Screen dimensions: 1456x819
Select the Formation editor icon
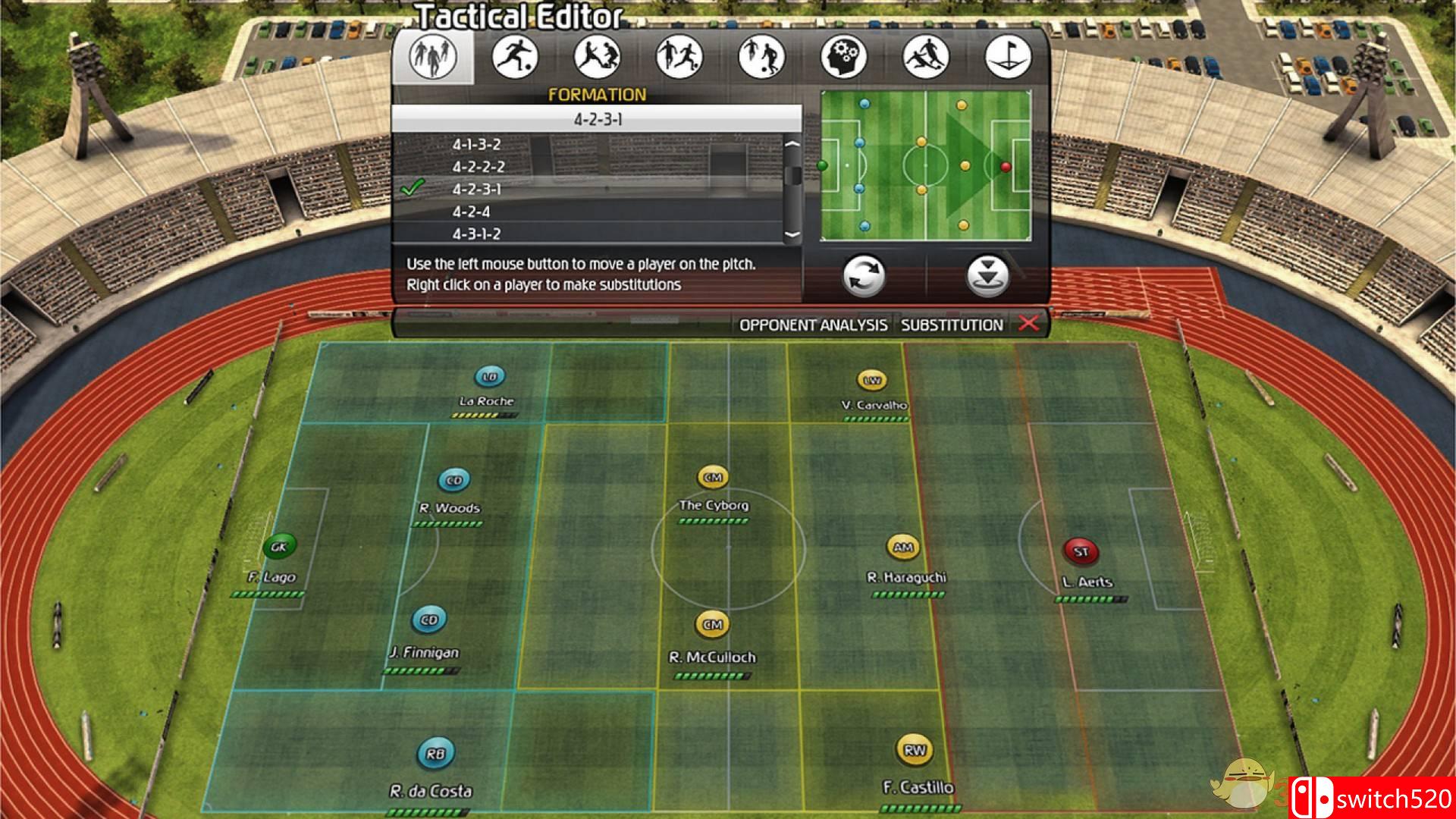432,58
